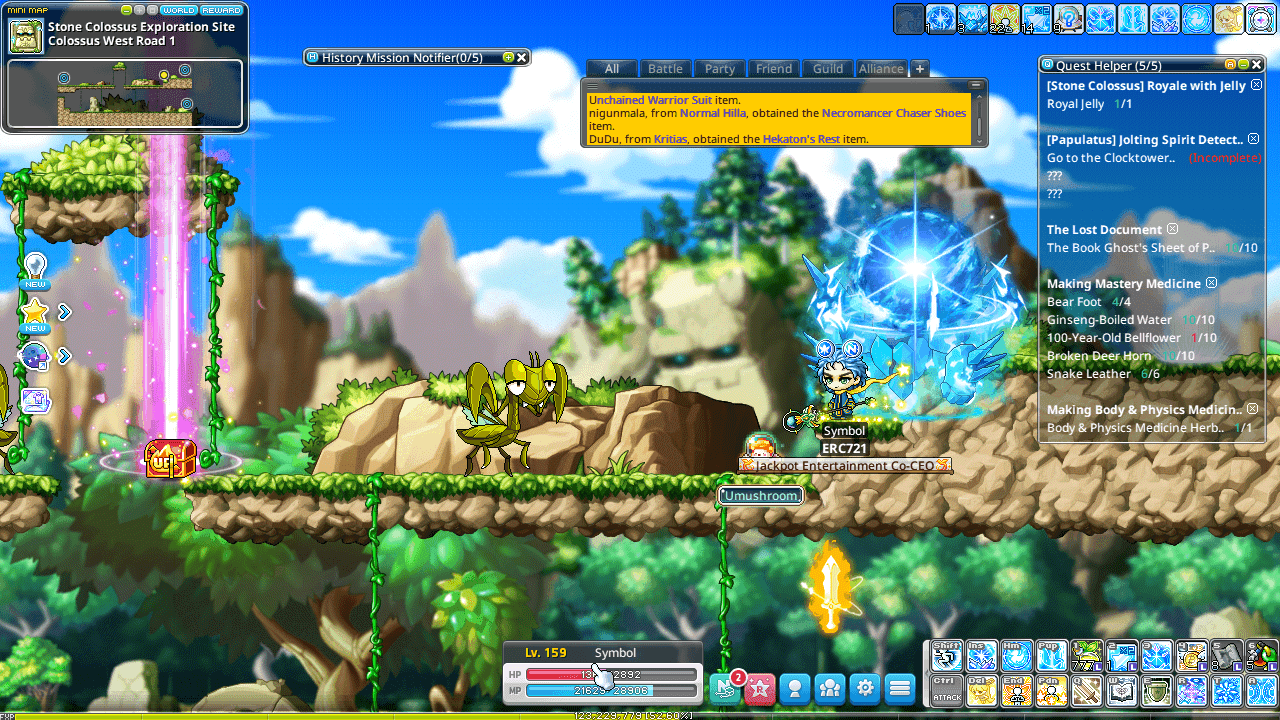
Task: Switch to the Alliance chat tab
Action: (881, 68)
